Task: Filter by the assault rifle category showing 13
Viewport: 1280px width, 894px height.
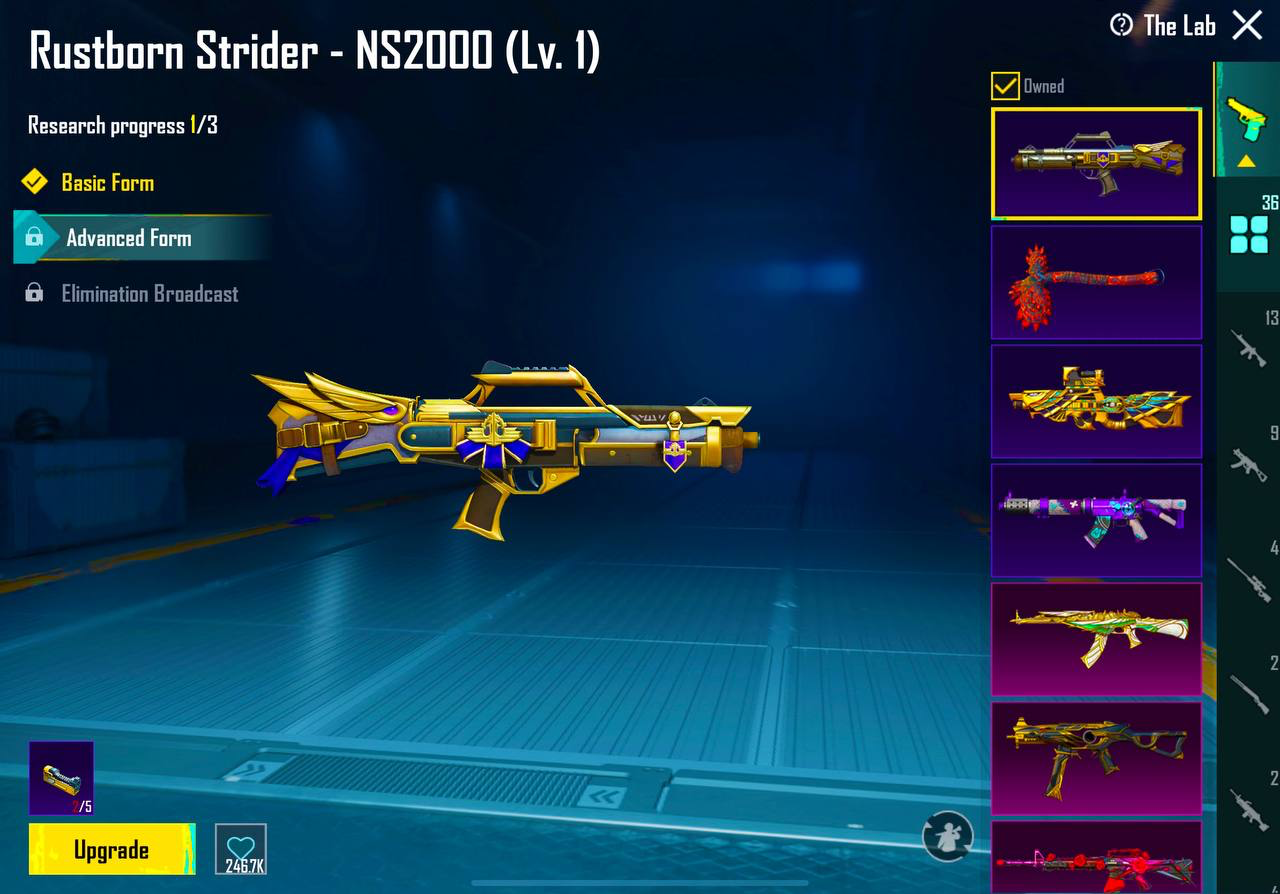Action: click(x=1248, y=347)
